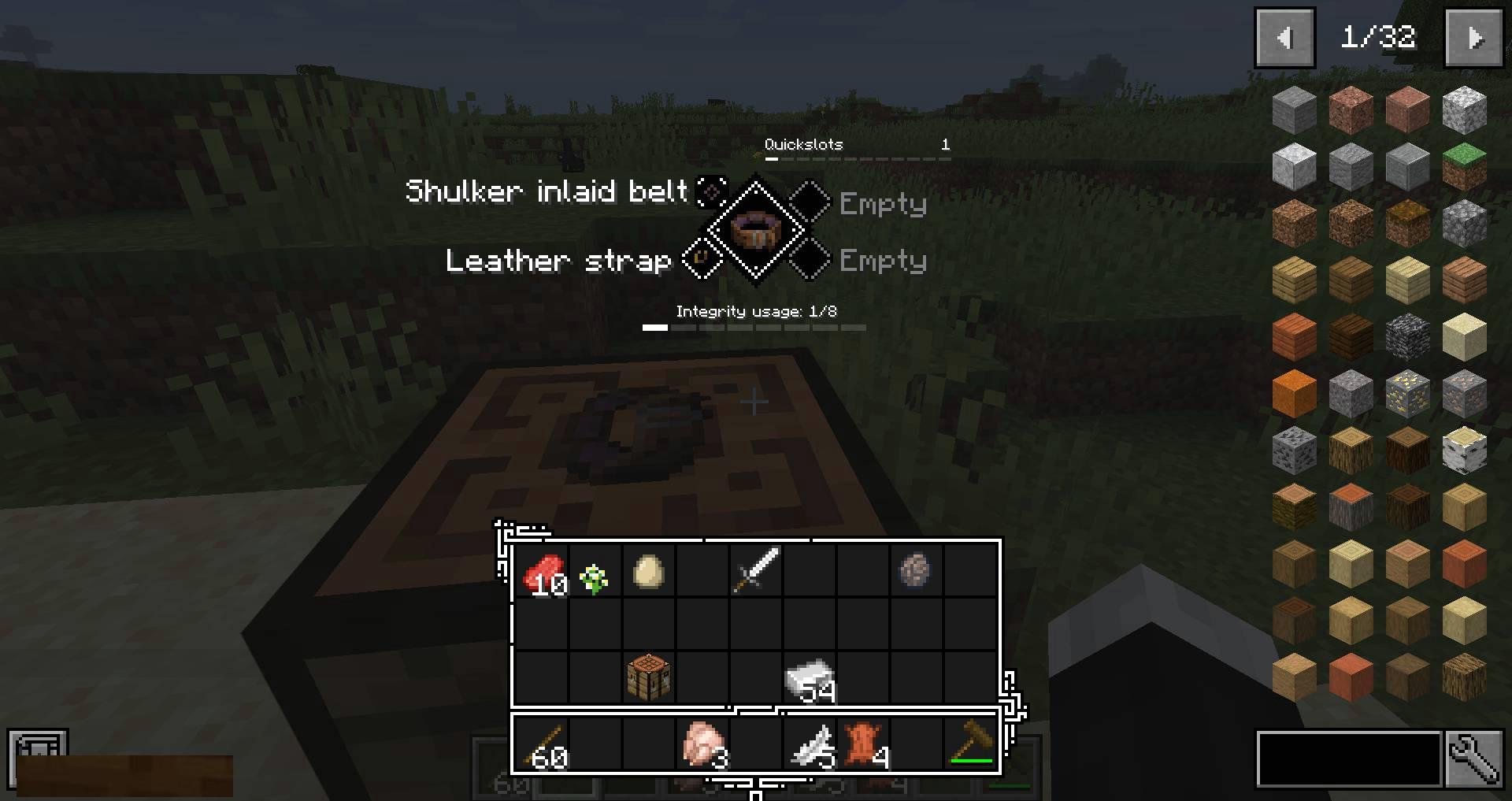The width and height of the screenshot is (1512, 801).
Task: Select the feathers stack in the hotbar
Action: (810, 745)
